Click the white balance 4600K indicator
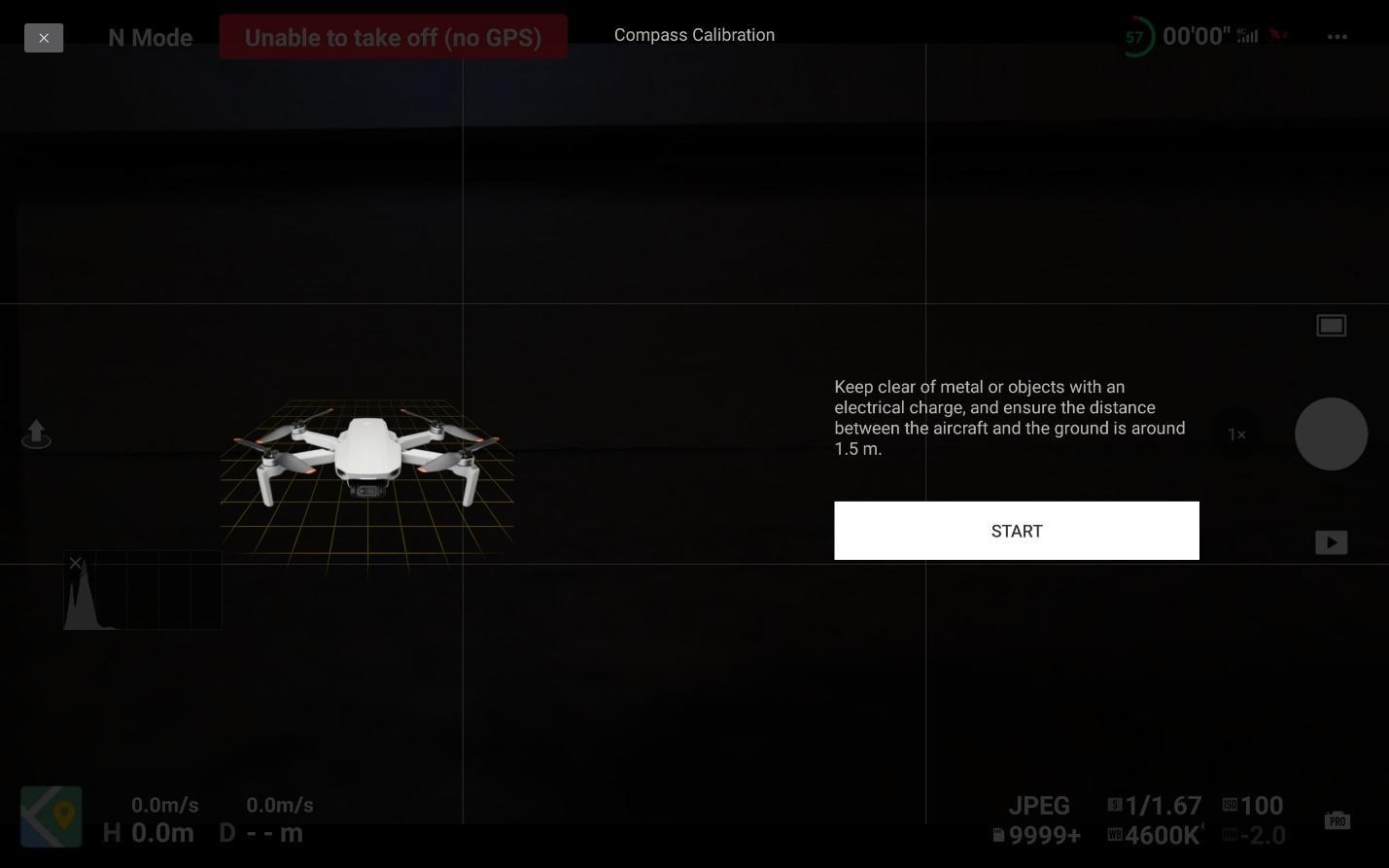 pyautogui.click(x=1157, y=835)
